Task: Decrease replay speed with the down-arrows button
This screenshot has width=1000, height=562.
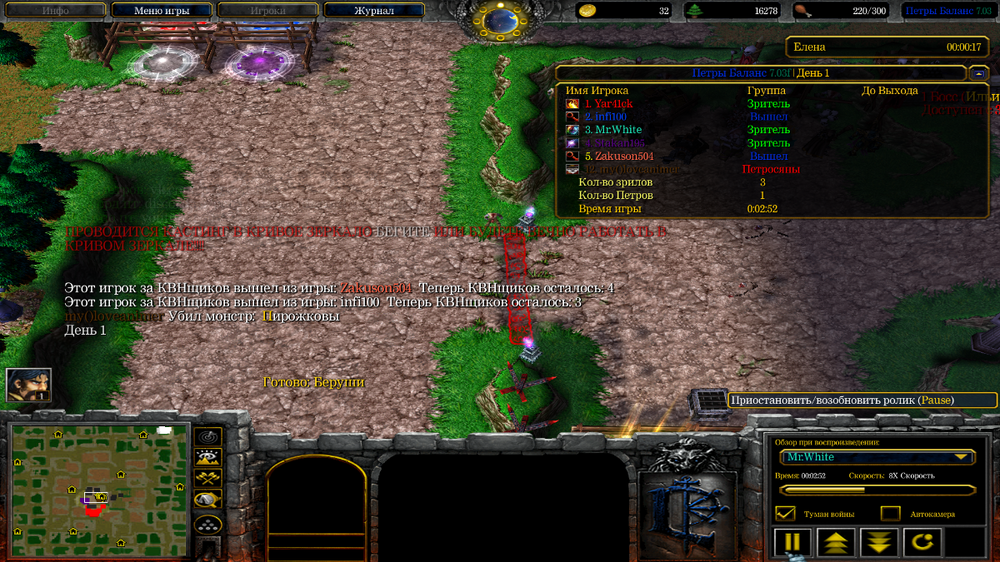Action: [879, 543]
